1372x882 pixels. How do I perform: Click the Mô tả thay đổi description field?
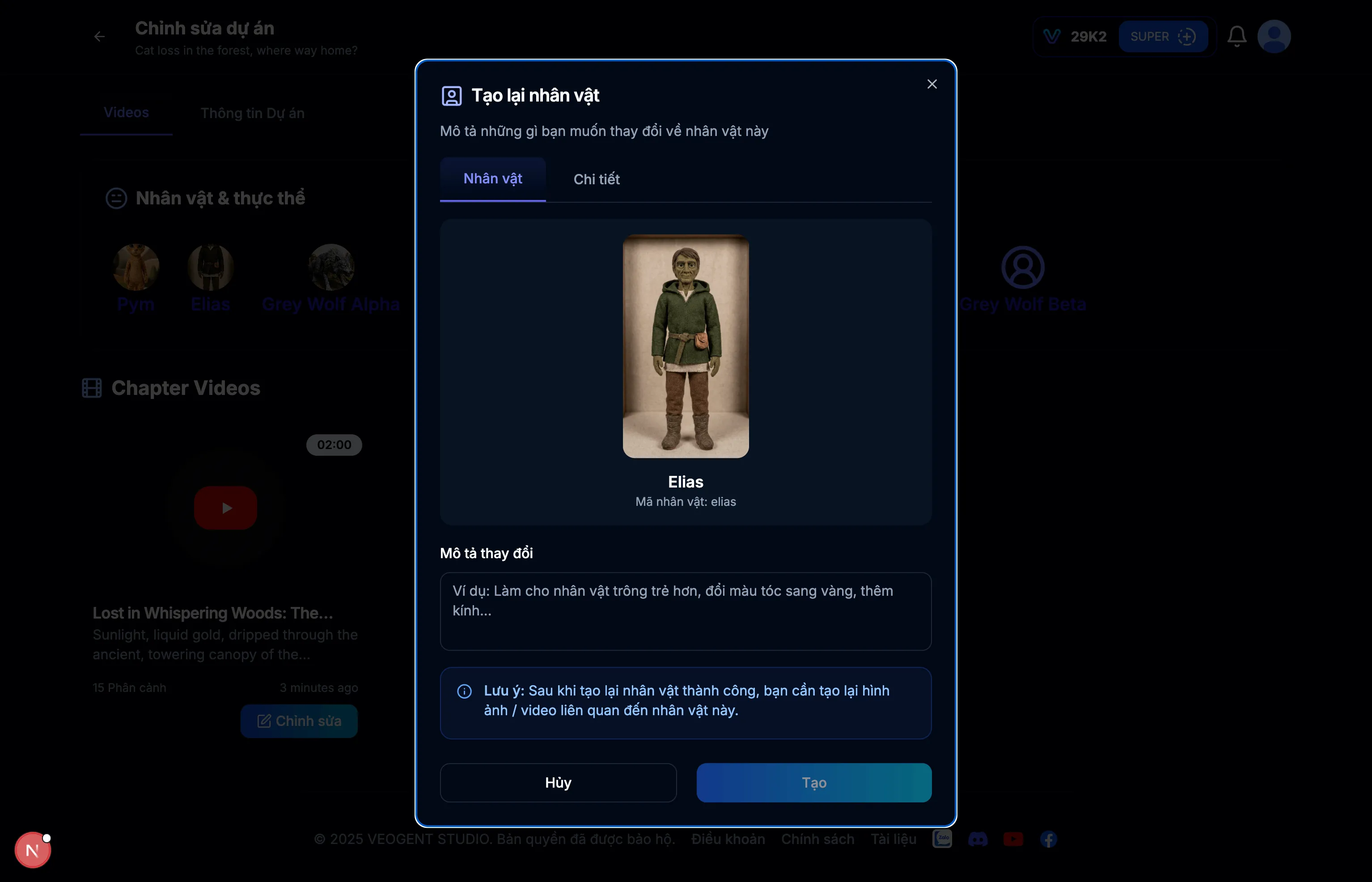pos(686,612)
